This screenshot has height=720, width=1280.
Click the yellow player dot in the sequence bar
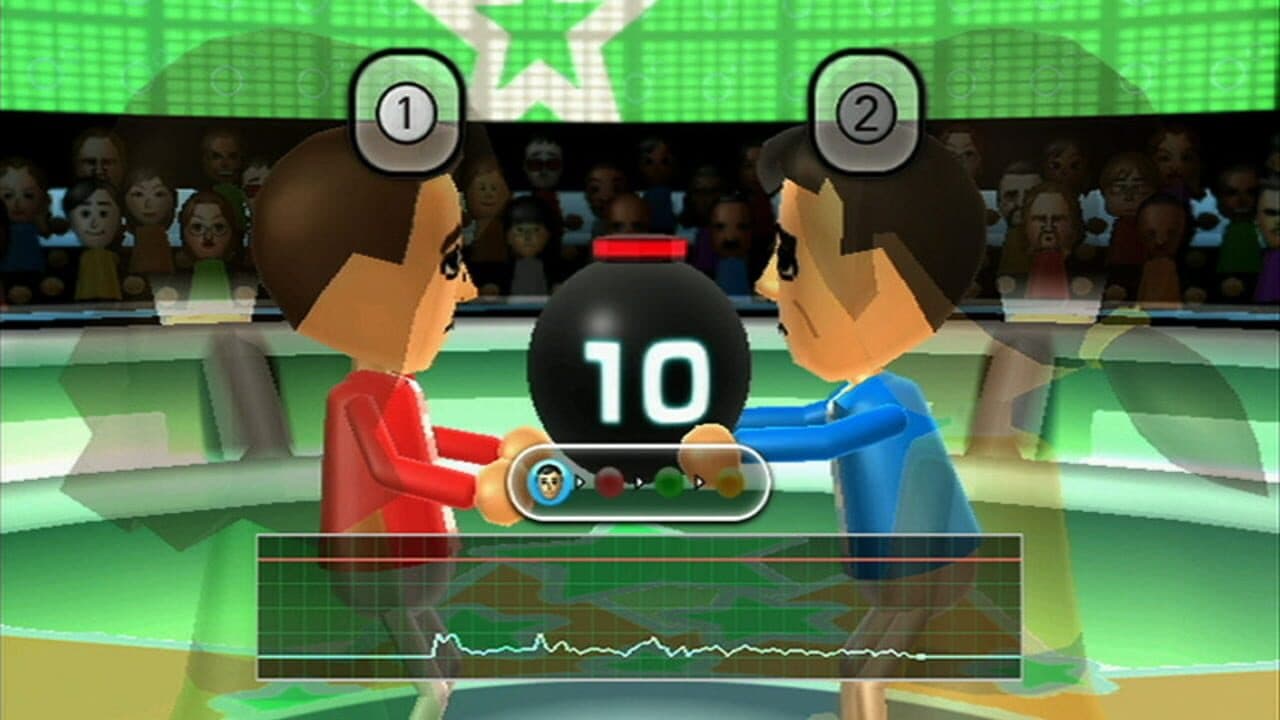730,481
